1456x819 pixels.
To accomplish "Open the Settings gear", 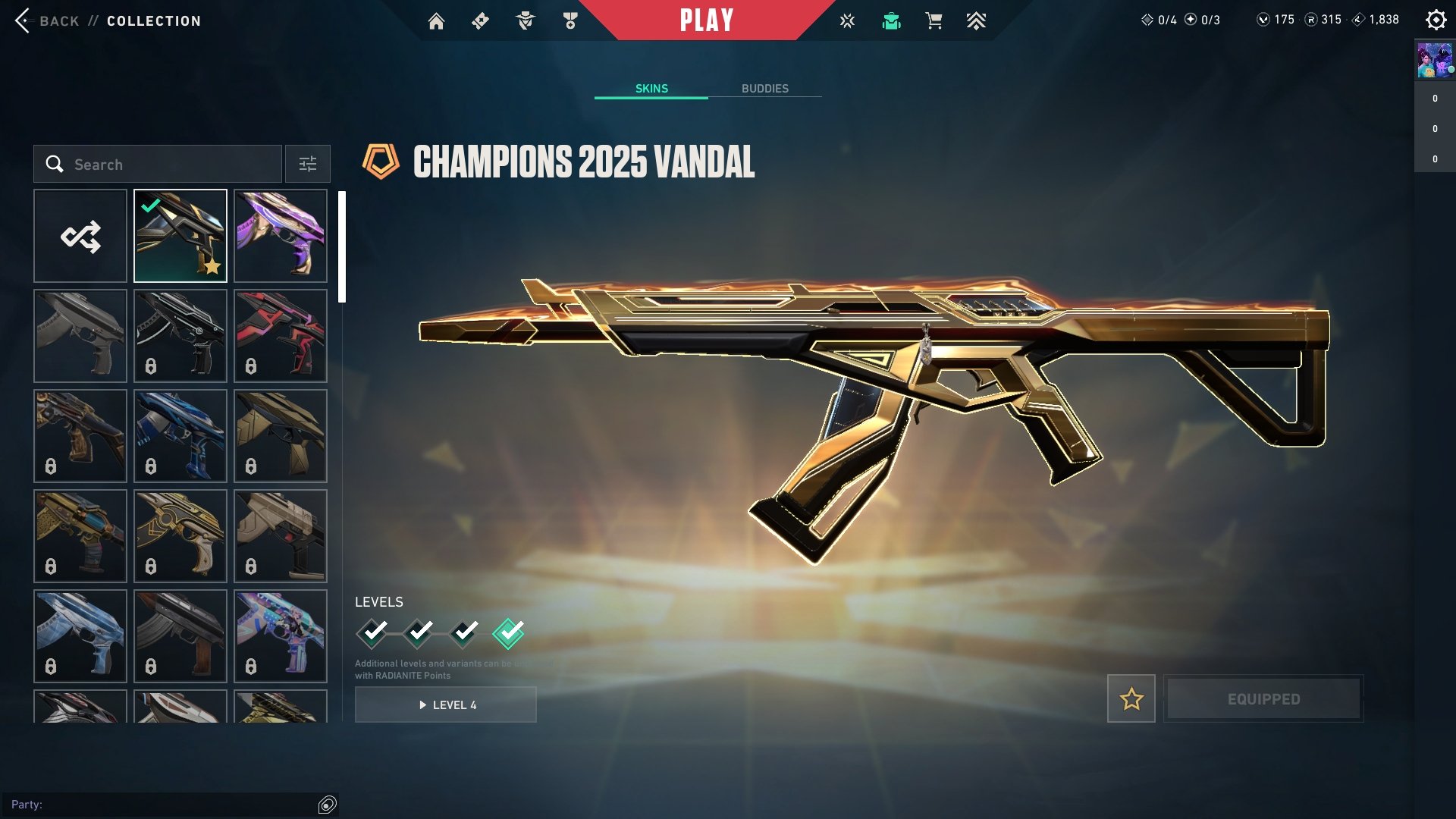I will (x=1436, y=20).
